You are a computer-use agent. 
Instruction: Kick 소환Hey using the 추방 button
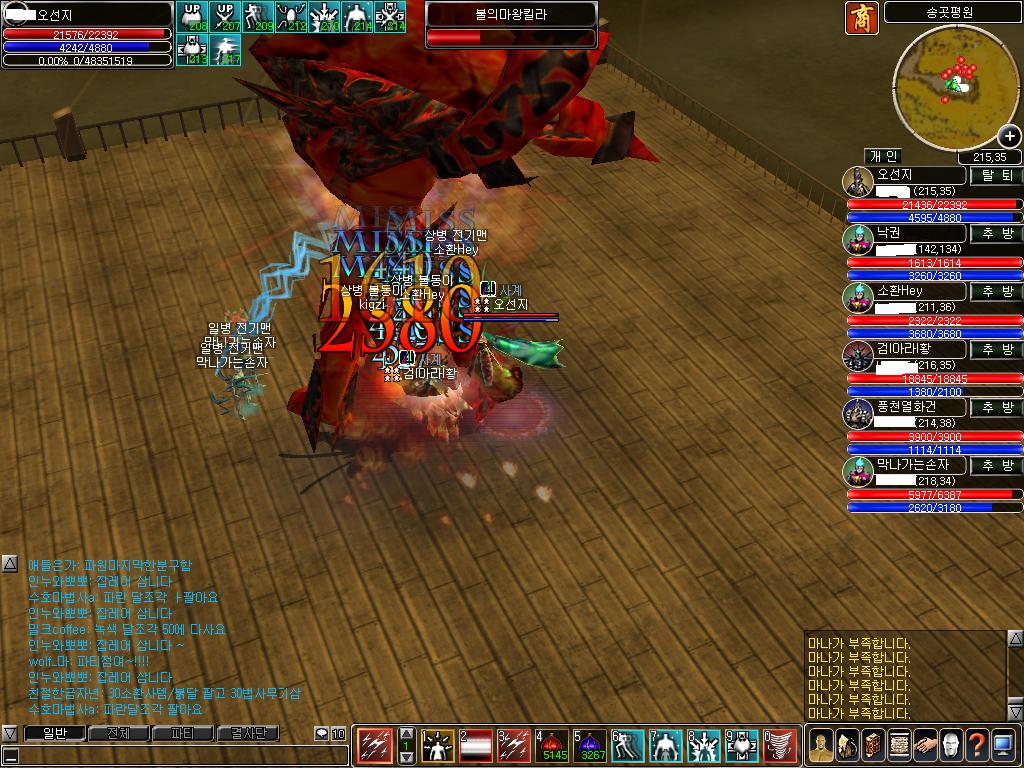pos(997,291)
